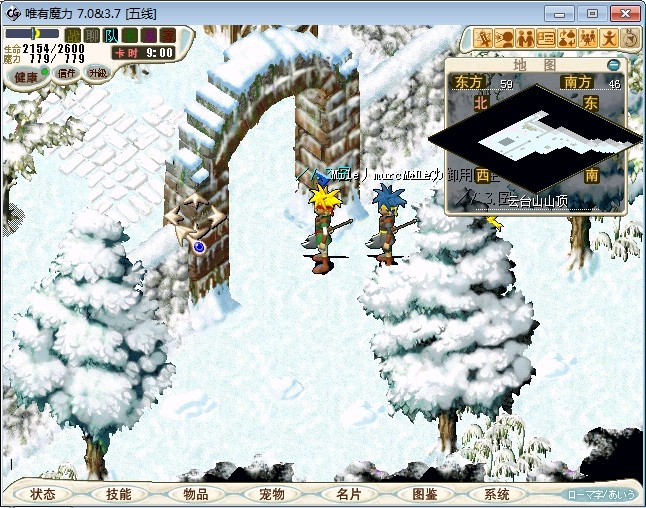Select the two-people trade action icon
Viewport: 646px width, 508px height.
(524, 38)
